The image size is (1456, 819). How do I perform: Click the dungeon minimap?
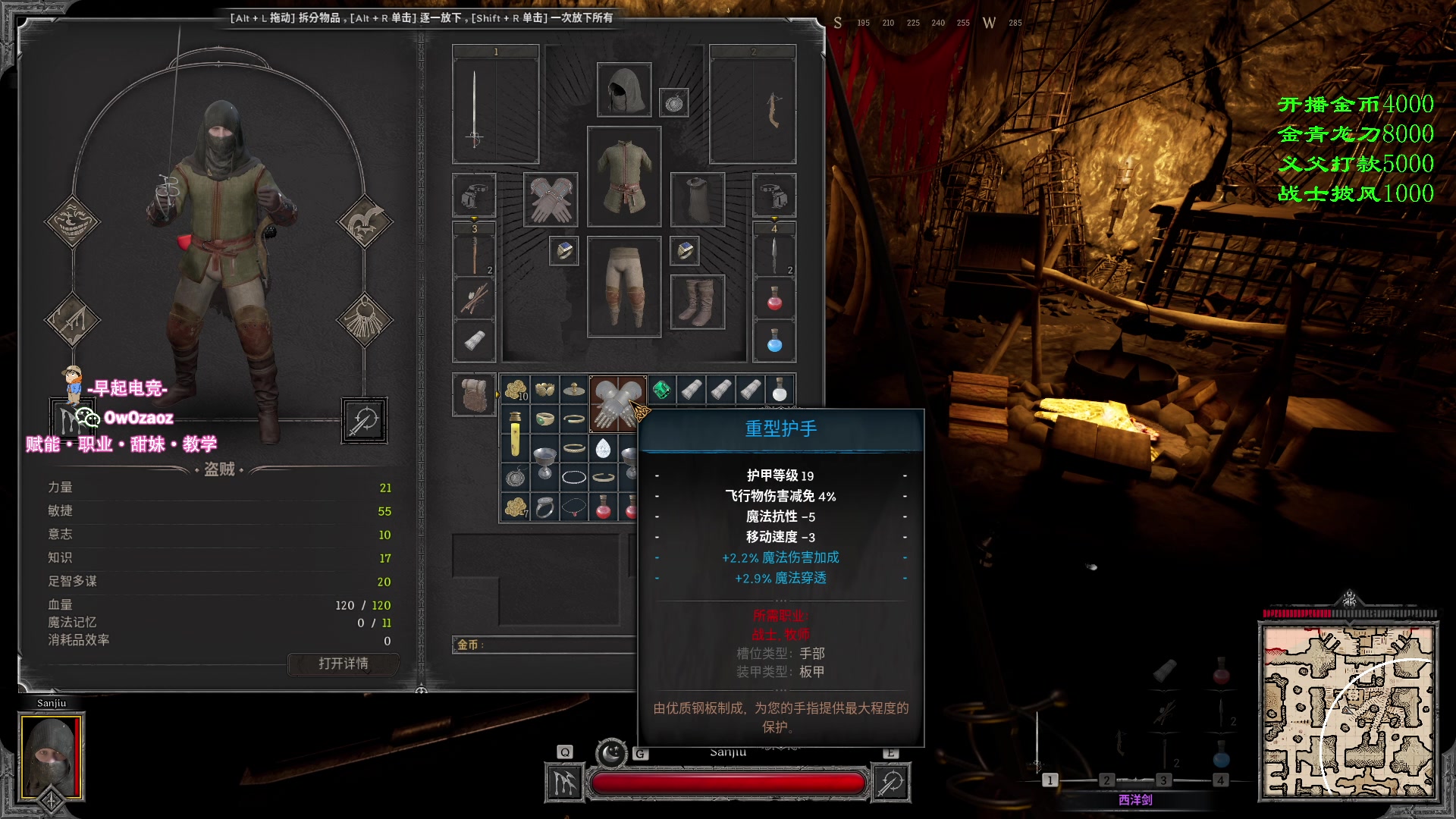(x=1348, y=711)
